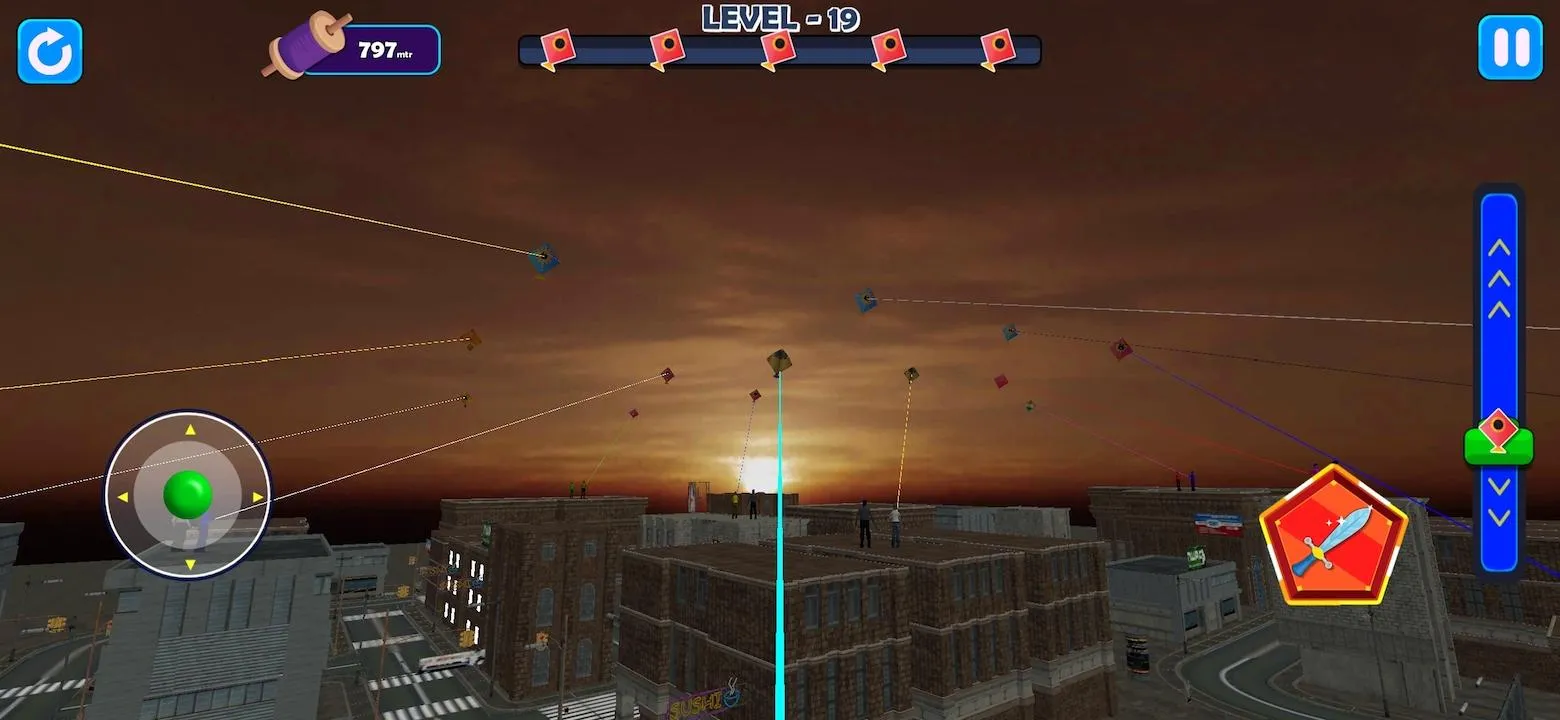This screenshot has width=1560, height=720.
Task: Tap the restart level icon
Action: [48, 49]
